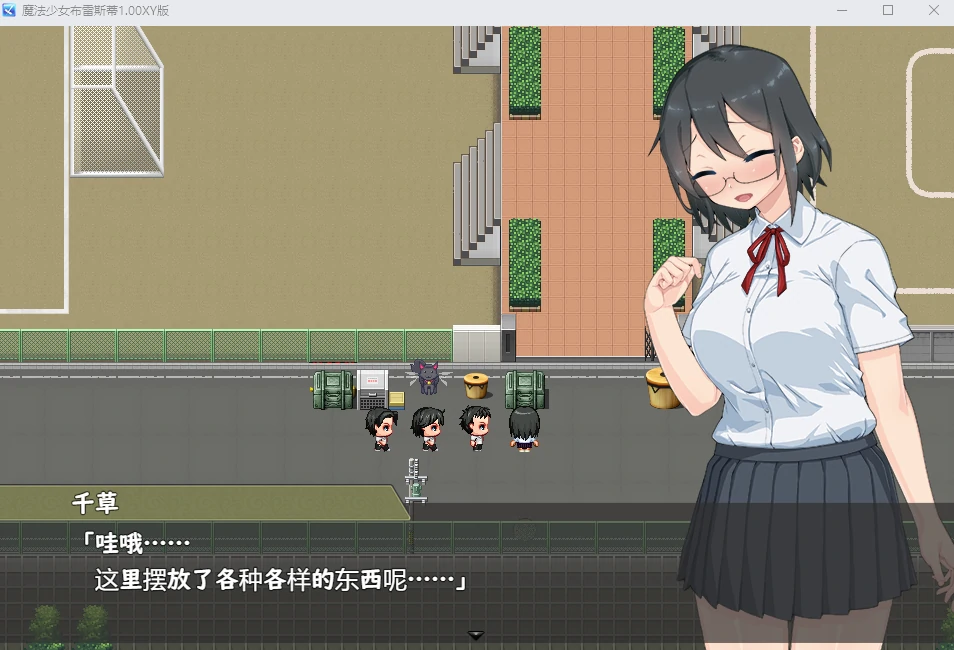Minimize the game window
Viewport: 954px width, 650px height.
(841, 10)
